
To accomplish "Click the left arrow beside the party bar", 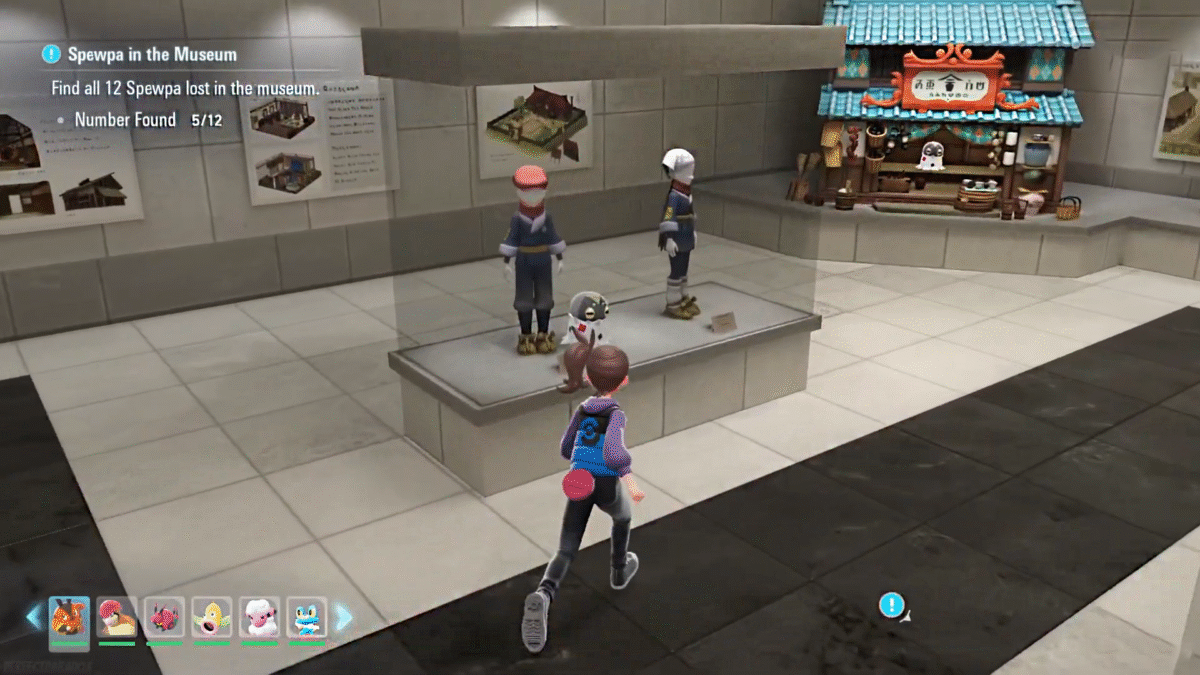I will 34,617.
